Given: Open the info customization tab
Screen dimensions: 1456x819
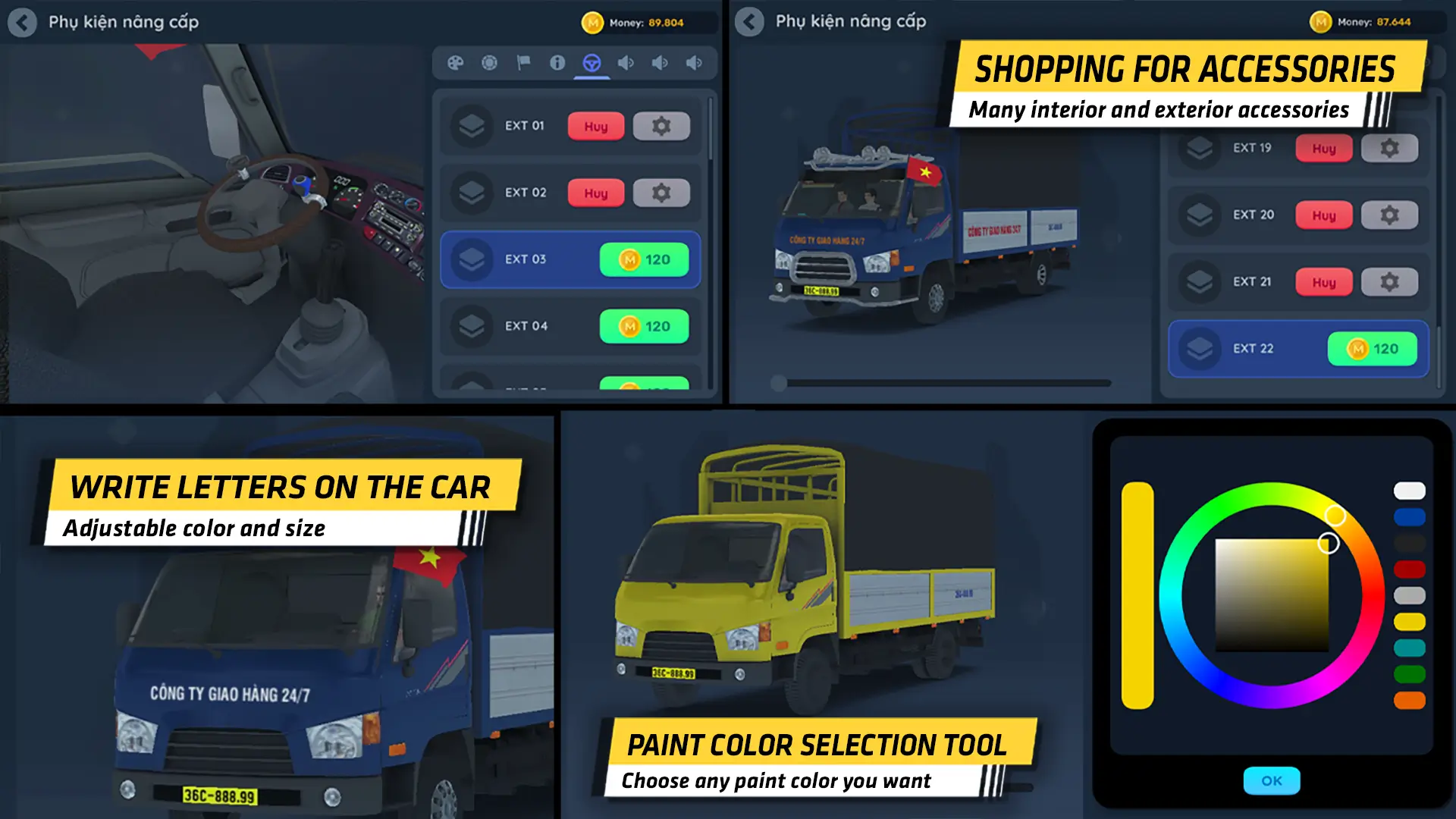Looking at the screenshot, I should [559, 64].
